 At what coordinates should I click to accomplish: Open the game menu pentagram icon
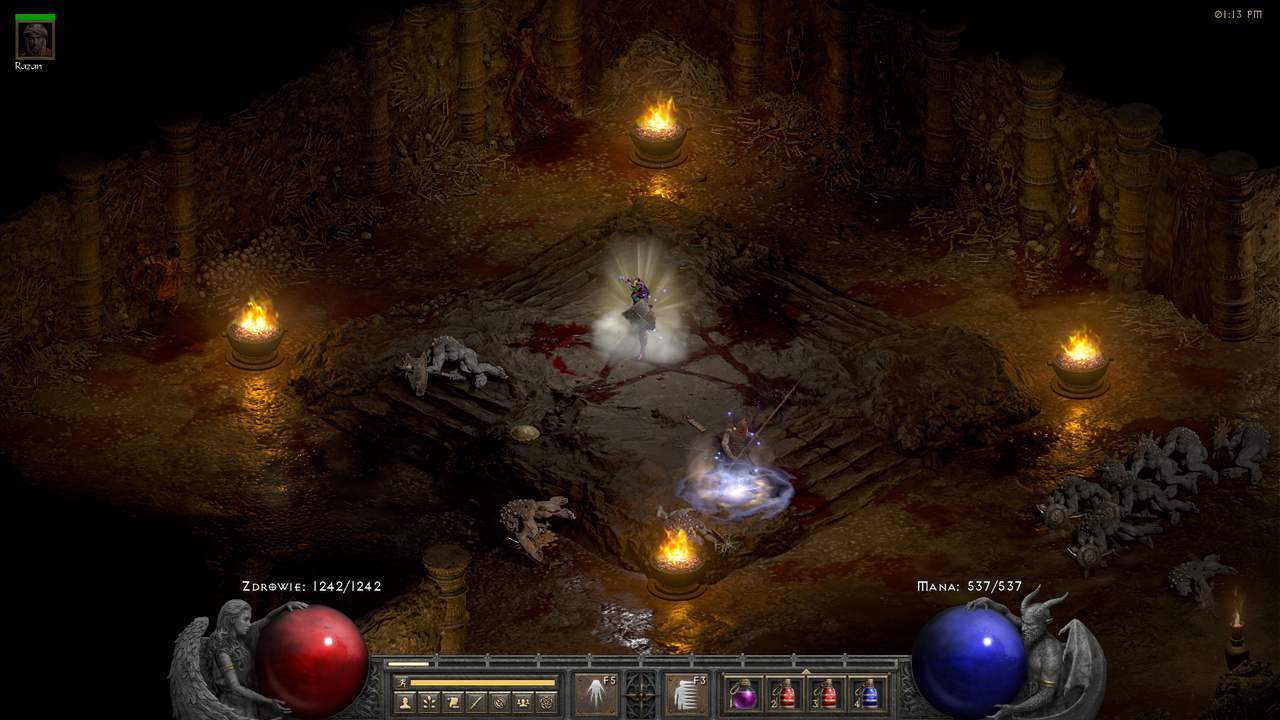[546, 702]
